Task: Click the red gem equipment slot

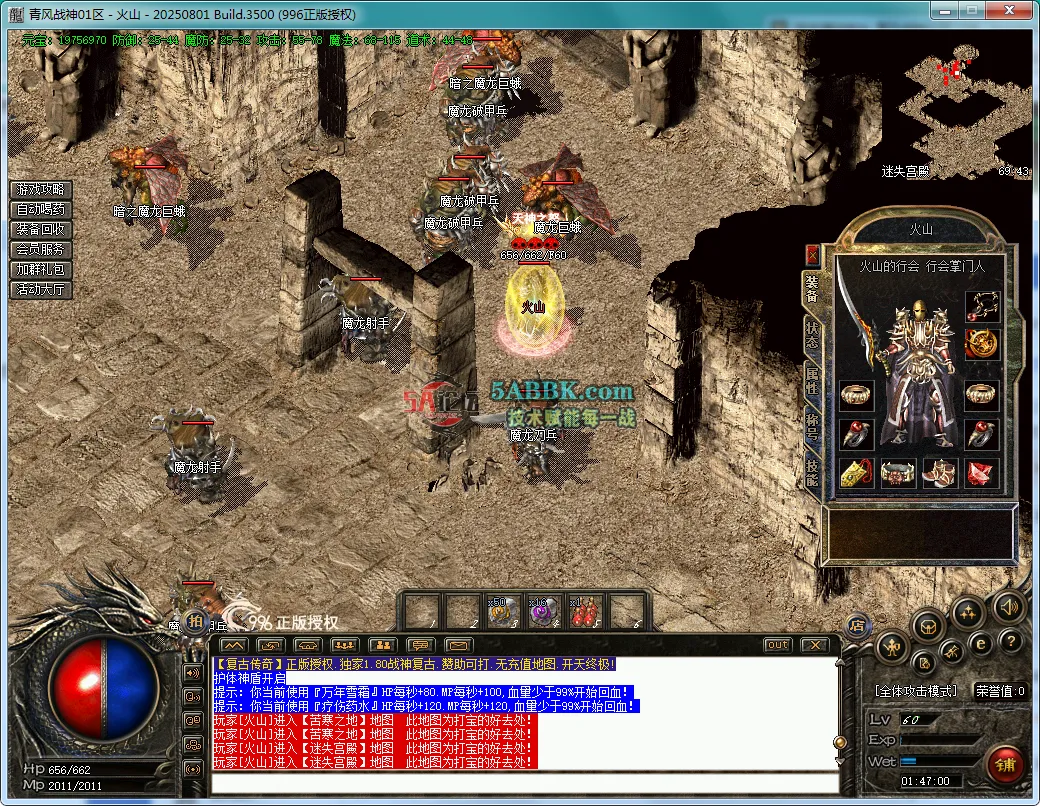Action: (x=982, y=473)
